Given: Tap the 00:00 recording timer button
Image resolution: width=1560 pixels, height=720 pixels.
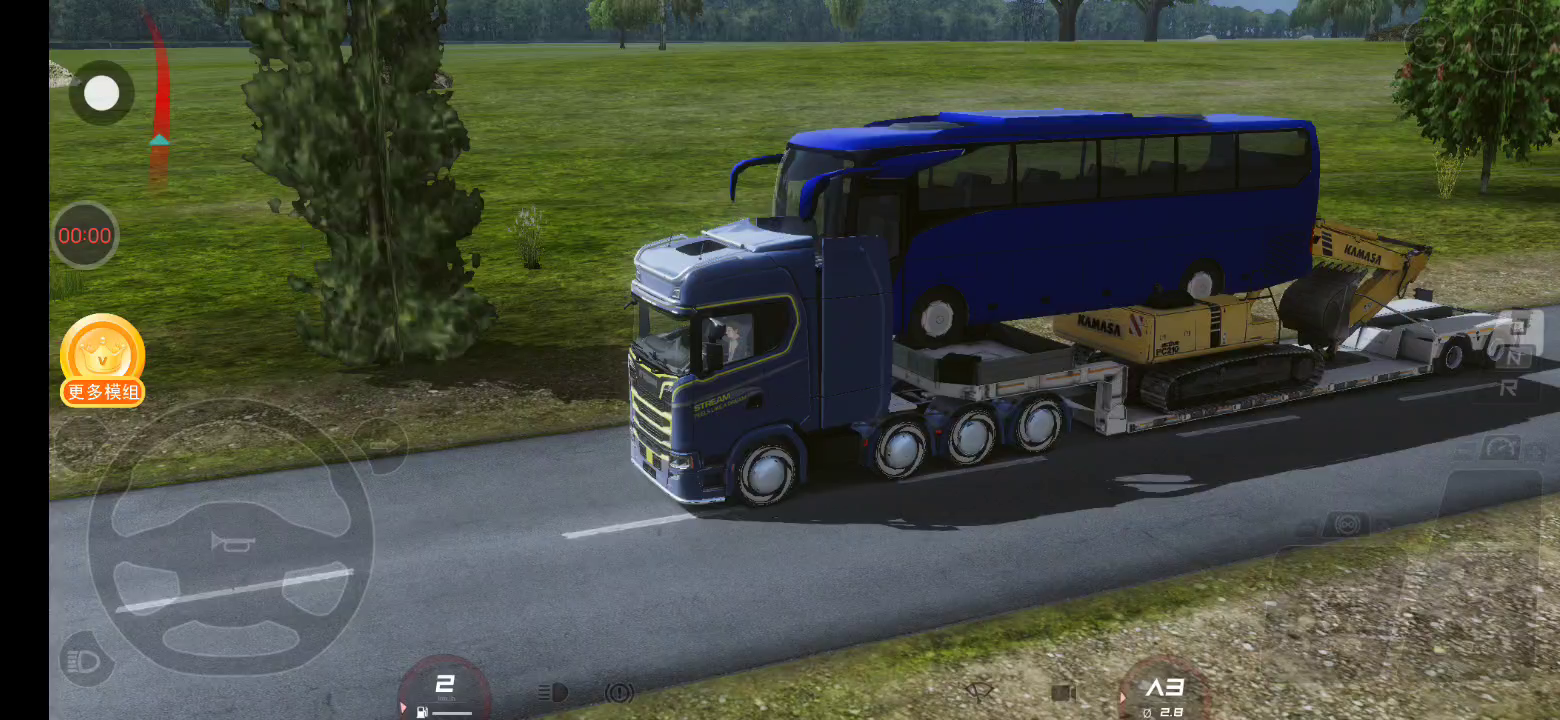Looking at the screenshot, I should 85,236.
